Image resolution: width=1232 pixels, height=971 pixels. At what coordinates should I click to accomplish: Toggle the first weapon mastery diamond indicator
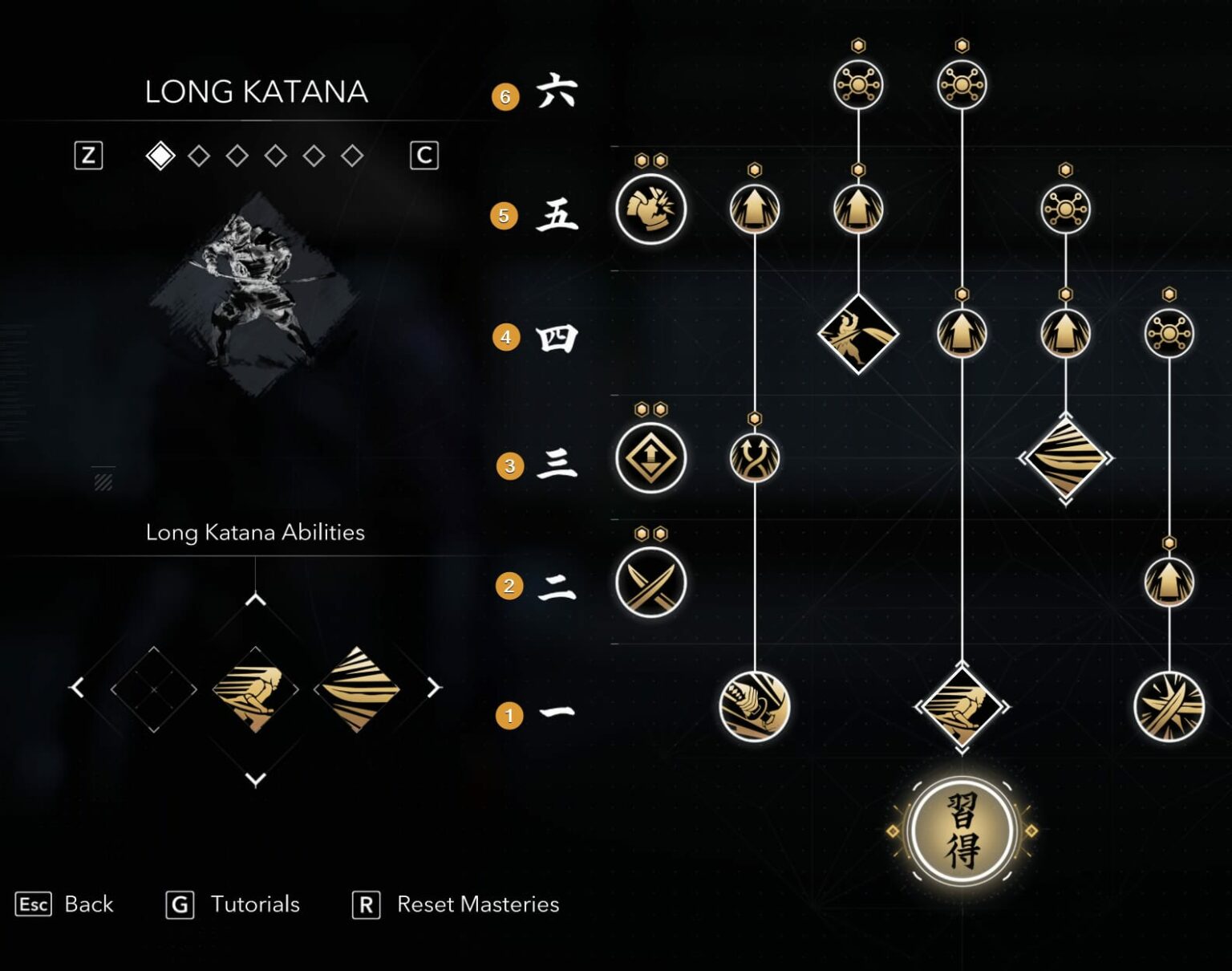pyautogui.click(x=160, y=156)
